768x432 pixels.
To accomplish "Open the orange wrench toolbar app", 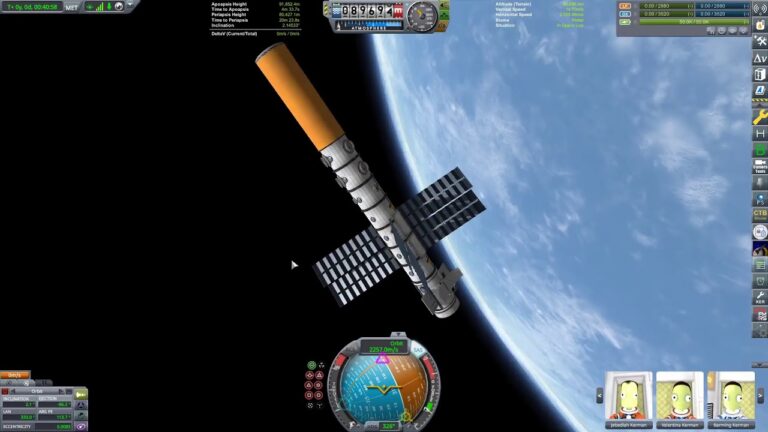I will point(760,118).
